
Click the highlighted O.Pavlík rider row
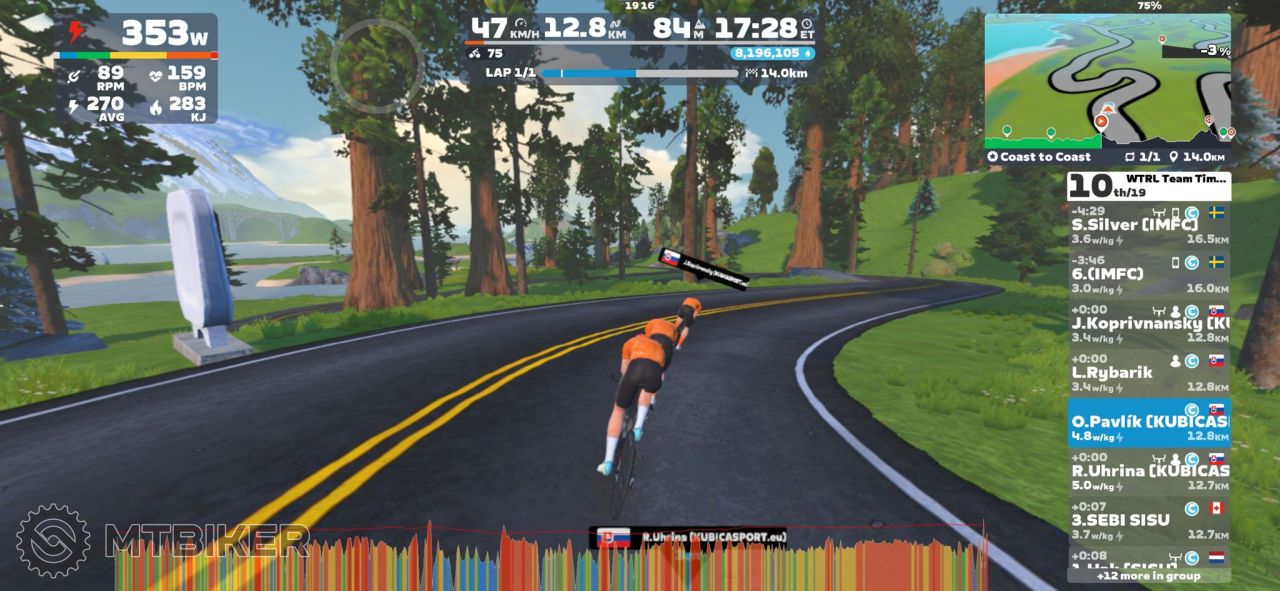1148,422
